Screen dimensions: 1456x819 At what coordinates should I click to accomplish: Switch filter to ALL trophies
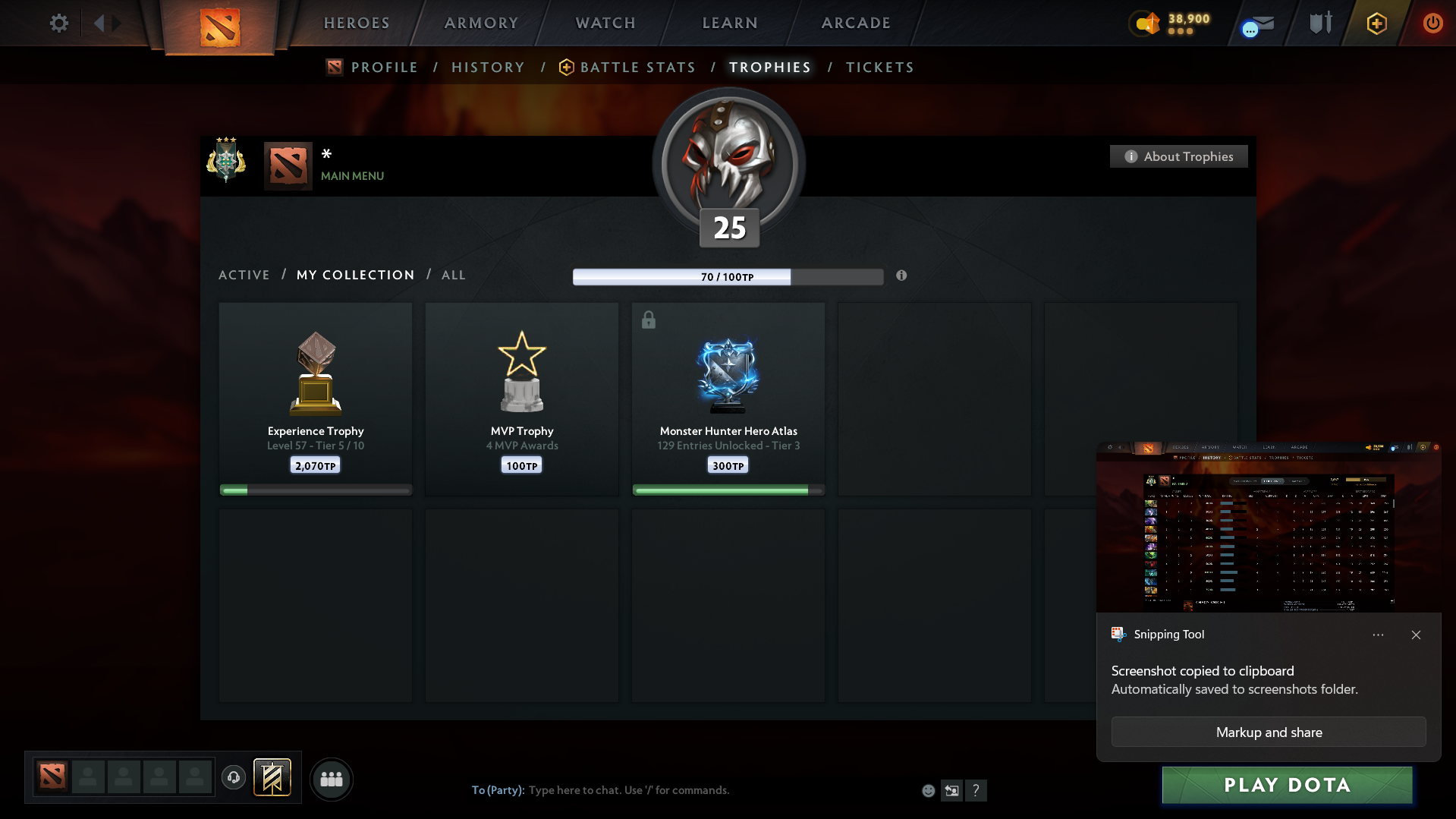(x=453, y=275)
